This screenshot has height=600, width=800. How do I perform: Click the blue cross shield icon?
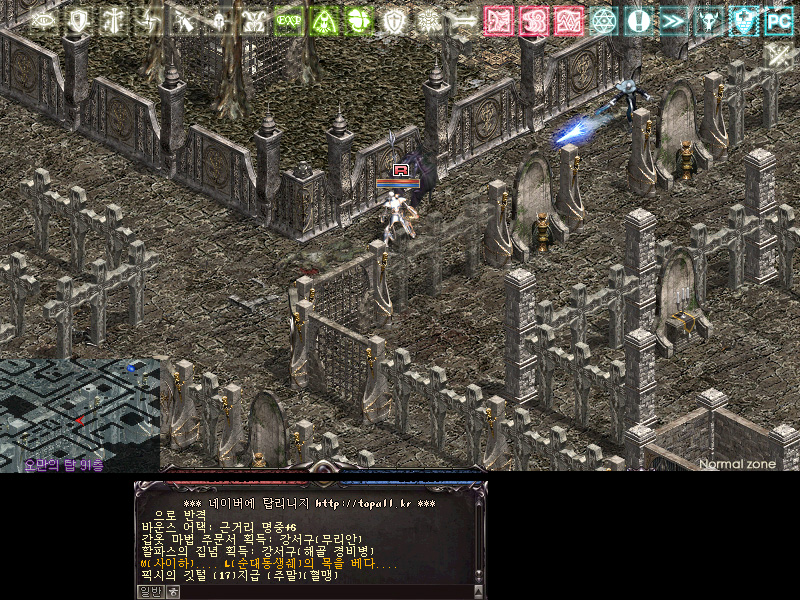point(743,20)
